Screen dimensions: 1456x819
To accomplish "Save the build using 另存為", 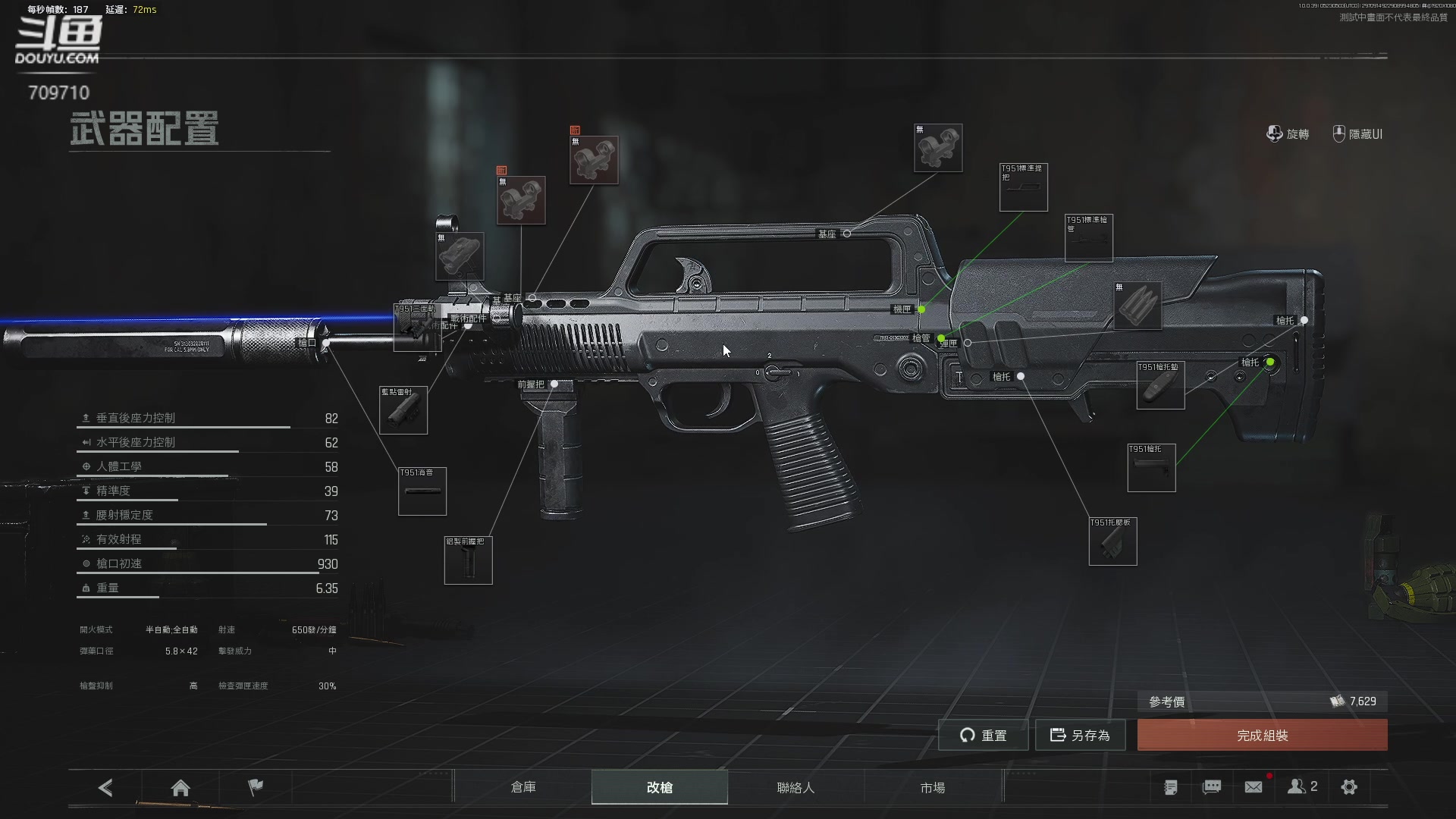I will click(x=1080, y=735).
